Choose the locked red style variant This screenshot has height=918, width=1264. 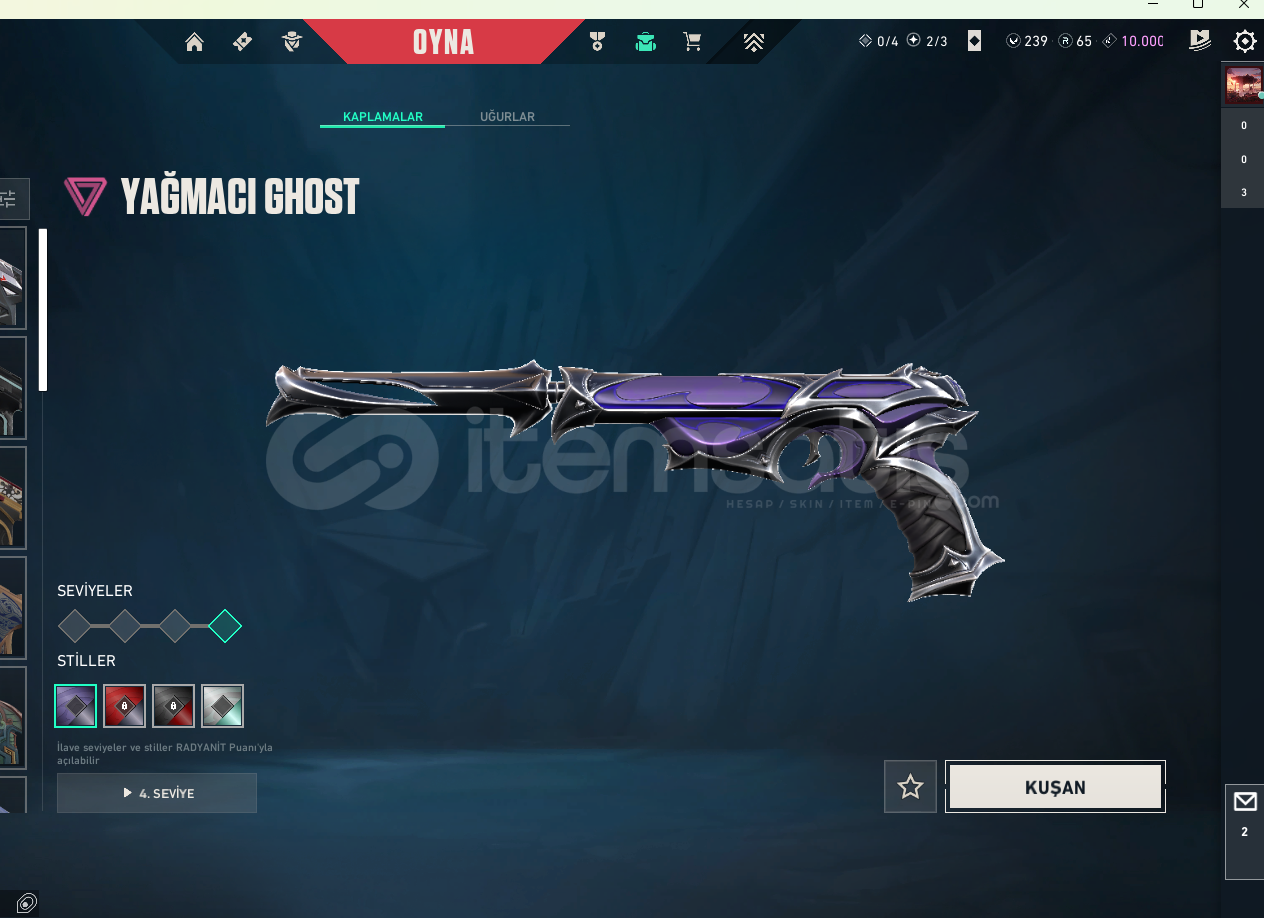(125, 706)
